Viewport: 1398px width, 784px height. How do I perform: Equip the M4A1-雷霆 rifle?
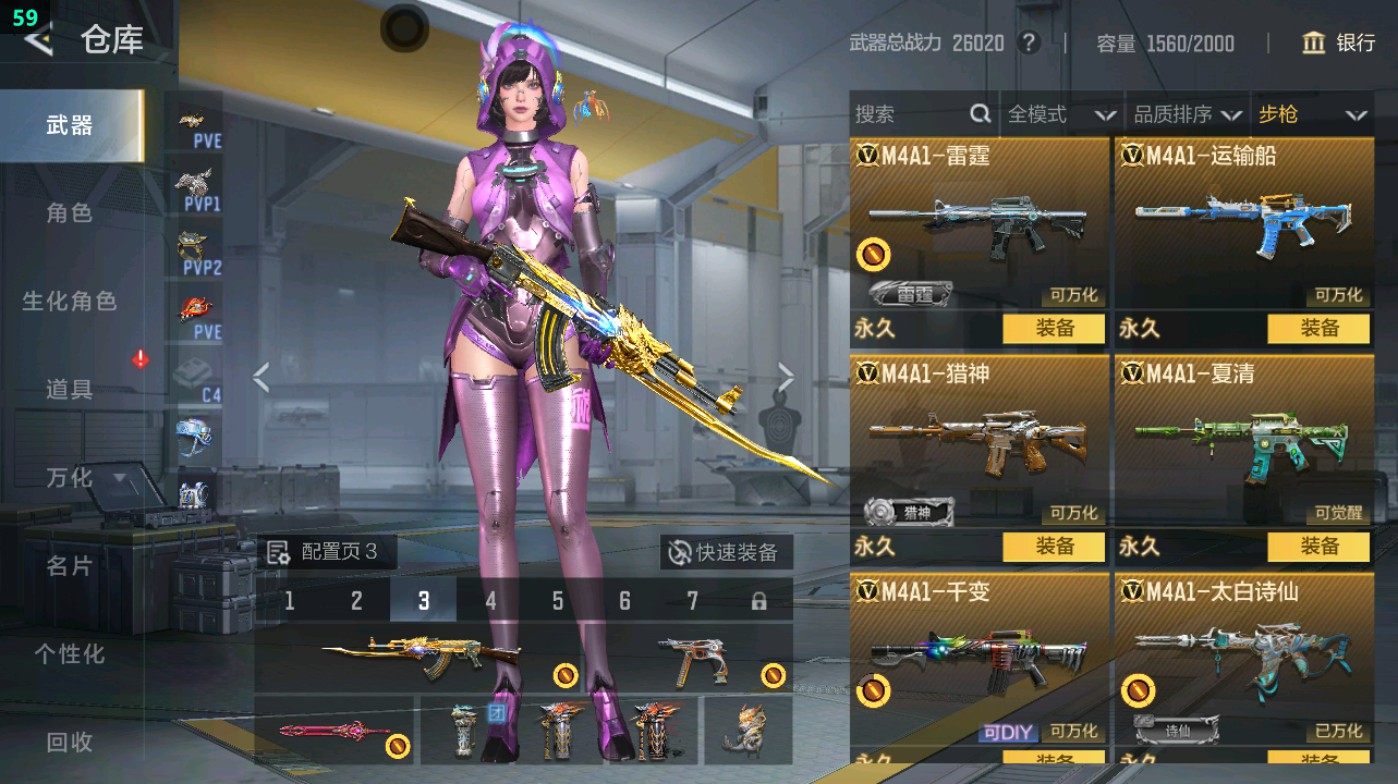(1054, 328)
